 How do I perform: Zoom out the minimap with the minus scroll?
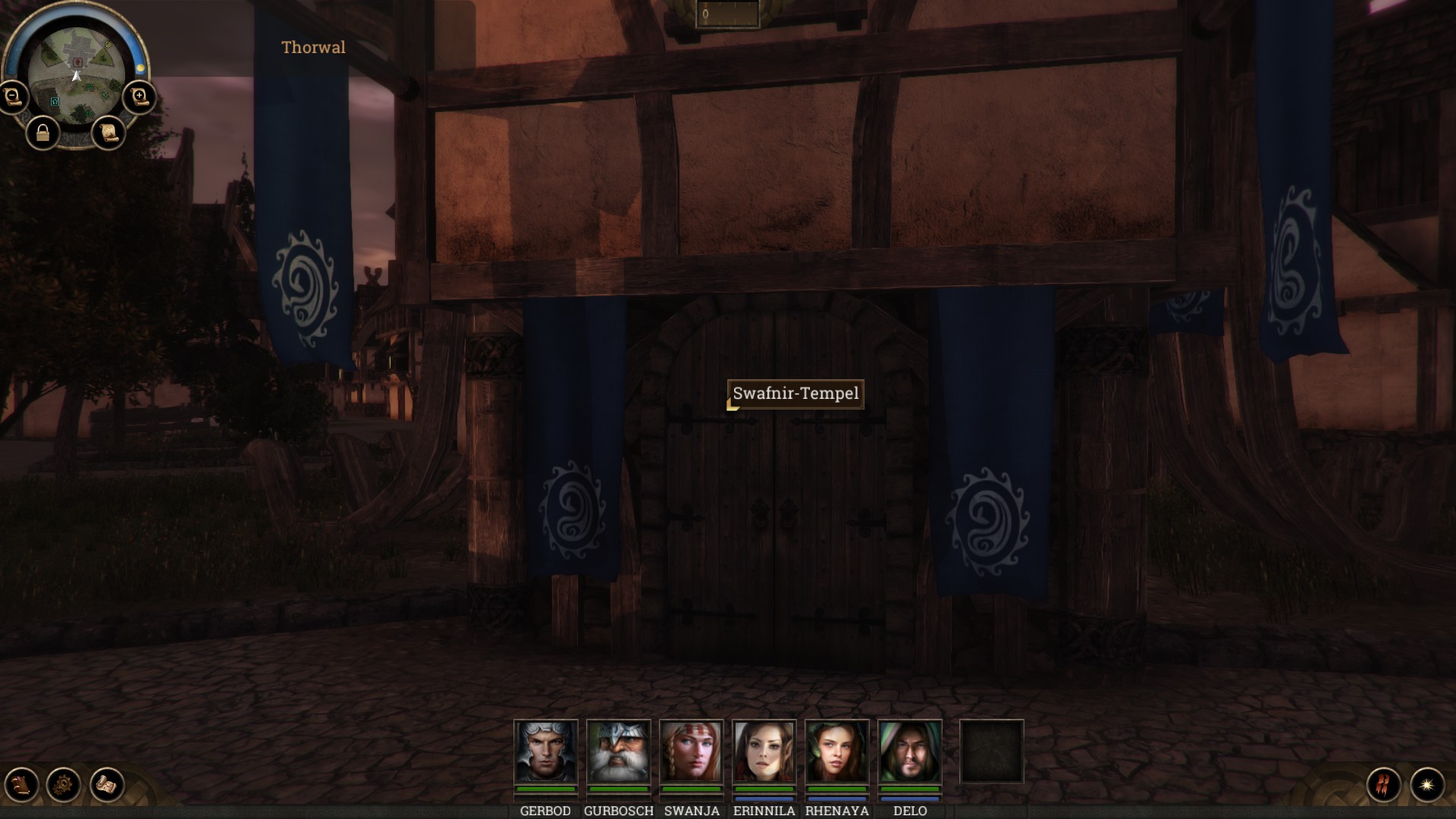tap(13, 97)
